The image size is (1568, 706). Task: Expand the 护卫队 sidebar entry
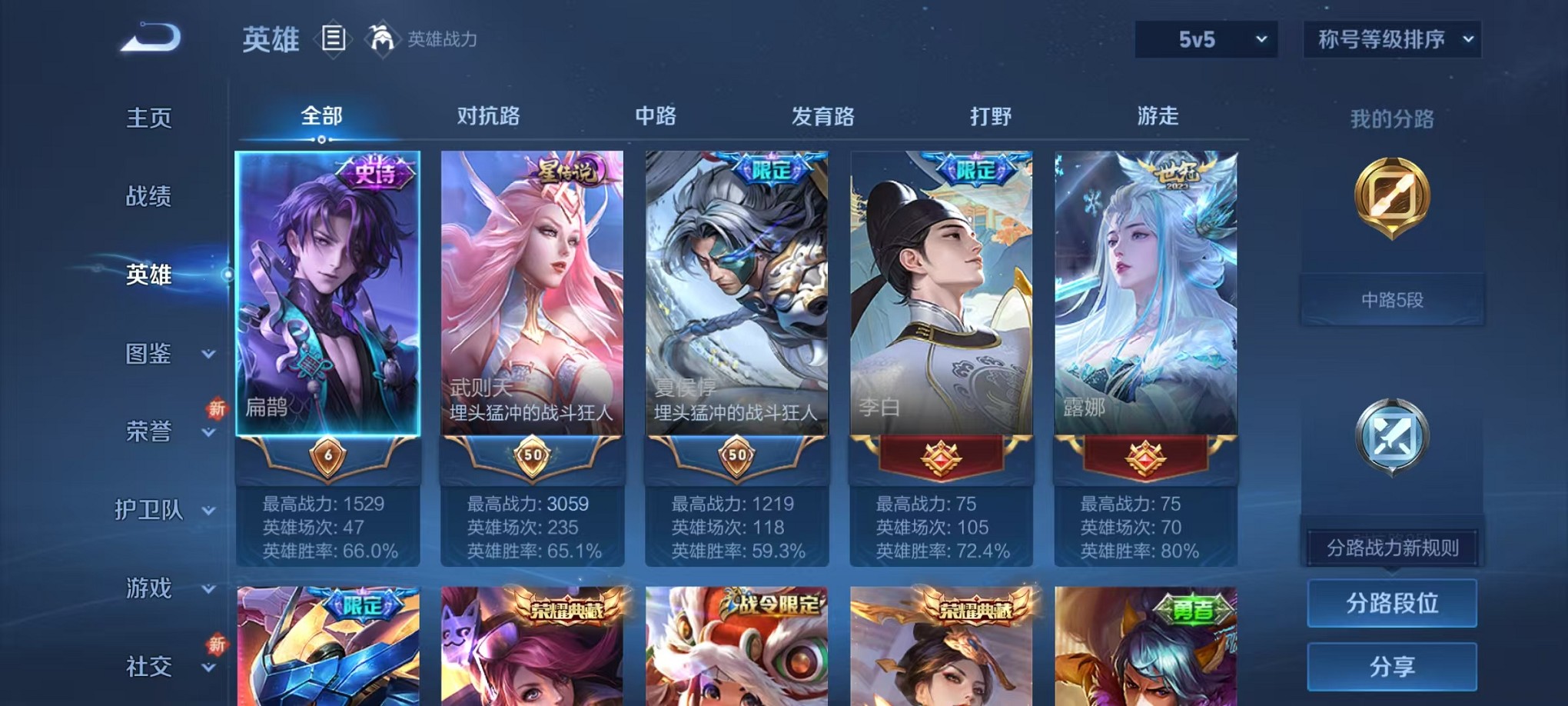click(151, 511)
